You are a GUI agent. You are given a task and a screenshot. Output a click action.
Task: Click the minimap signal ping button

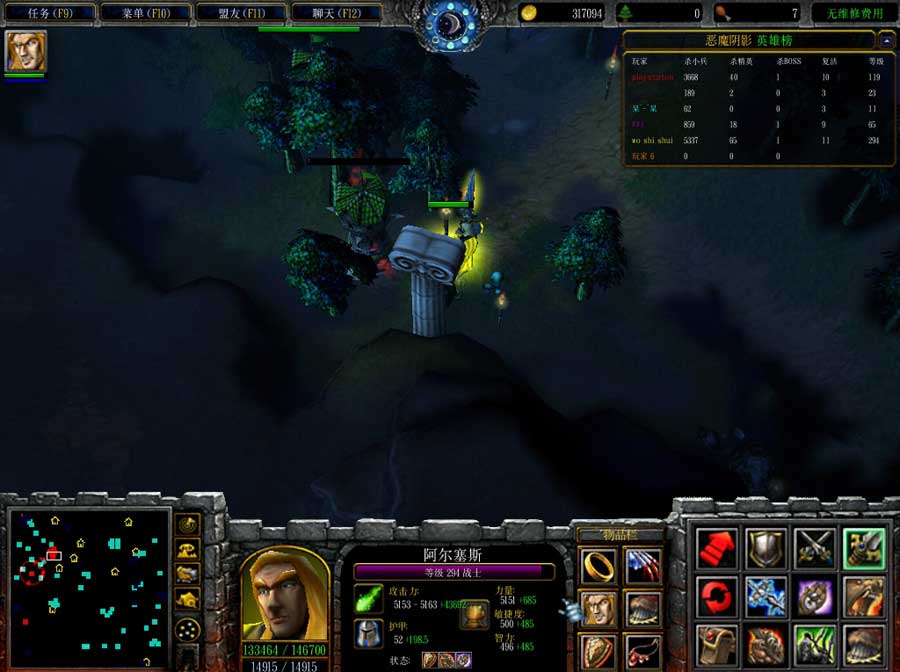pyautogui.click(x=187, y=525)
